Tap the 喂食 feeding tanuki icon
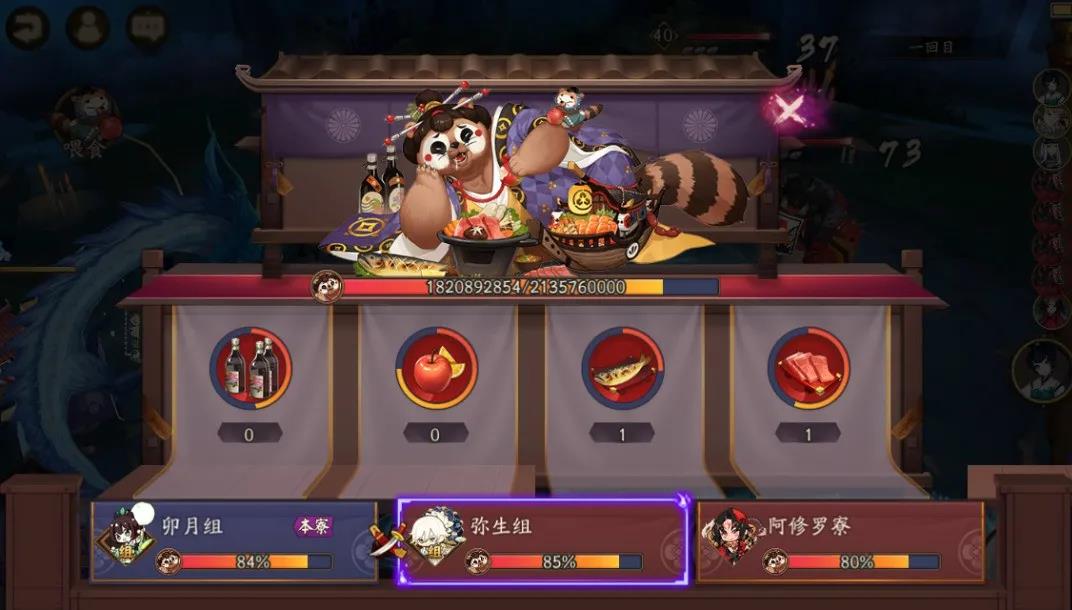1072x610 pixels. click(x=88, y=118)
